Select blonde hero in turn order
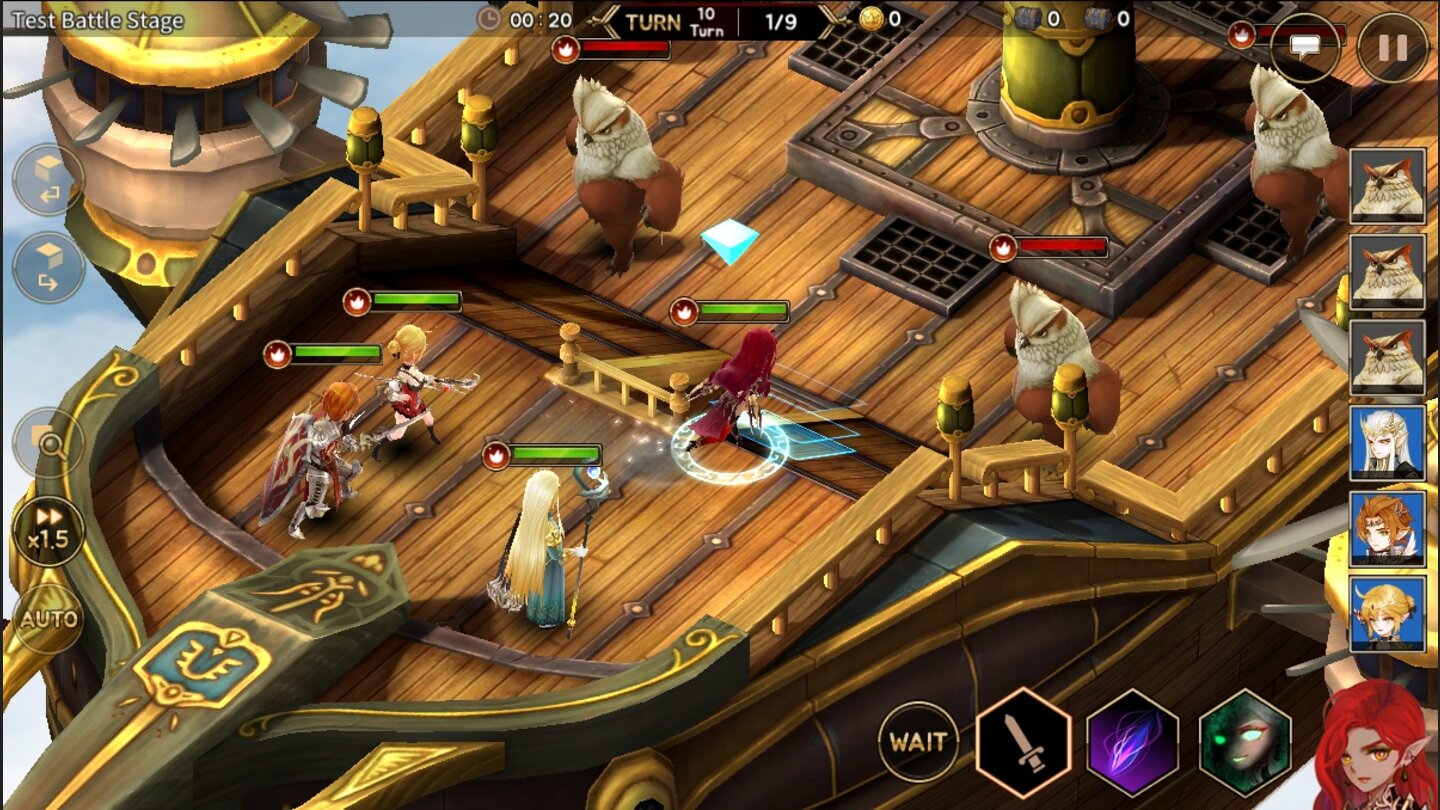Screen dimensions: 1440x810 [x=1387, y=613]
